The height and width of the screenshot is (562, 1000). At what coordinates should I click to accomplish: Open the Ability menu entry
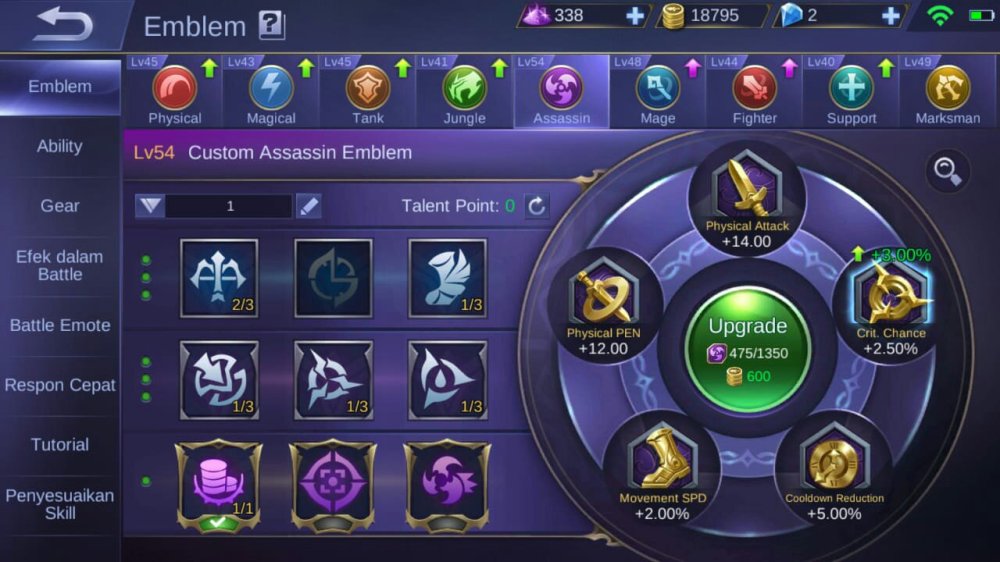[60, 146]
